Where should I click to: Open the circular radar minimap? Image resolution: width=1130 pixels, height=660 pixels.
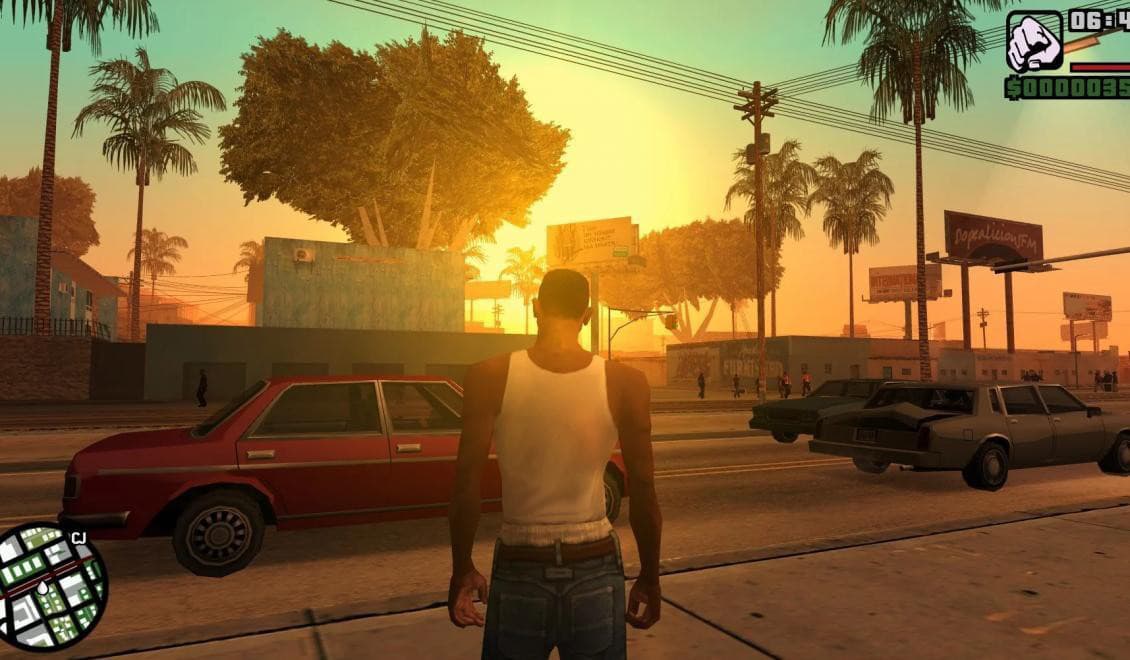[51, 587]
